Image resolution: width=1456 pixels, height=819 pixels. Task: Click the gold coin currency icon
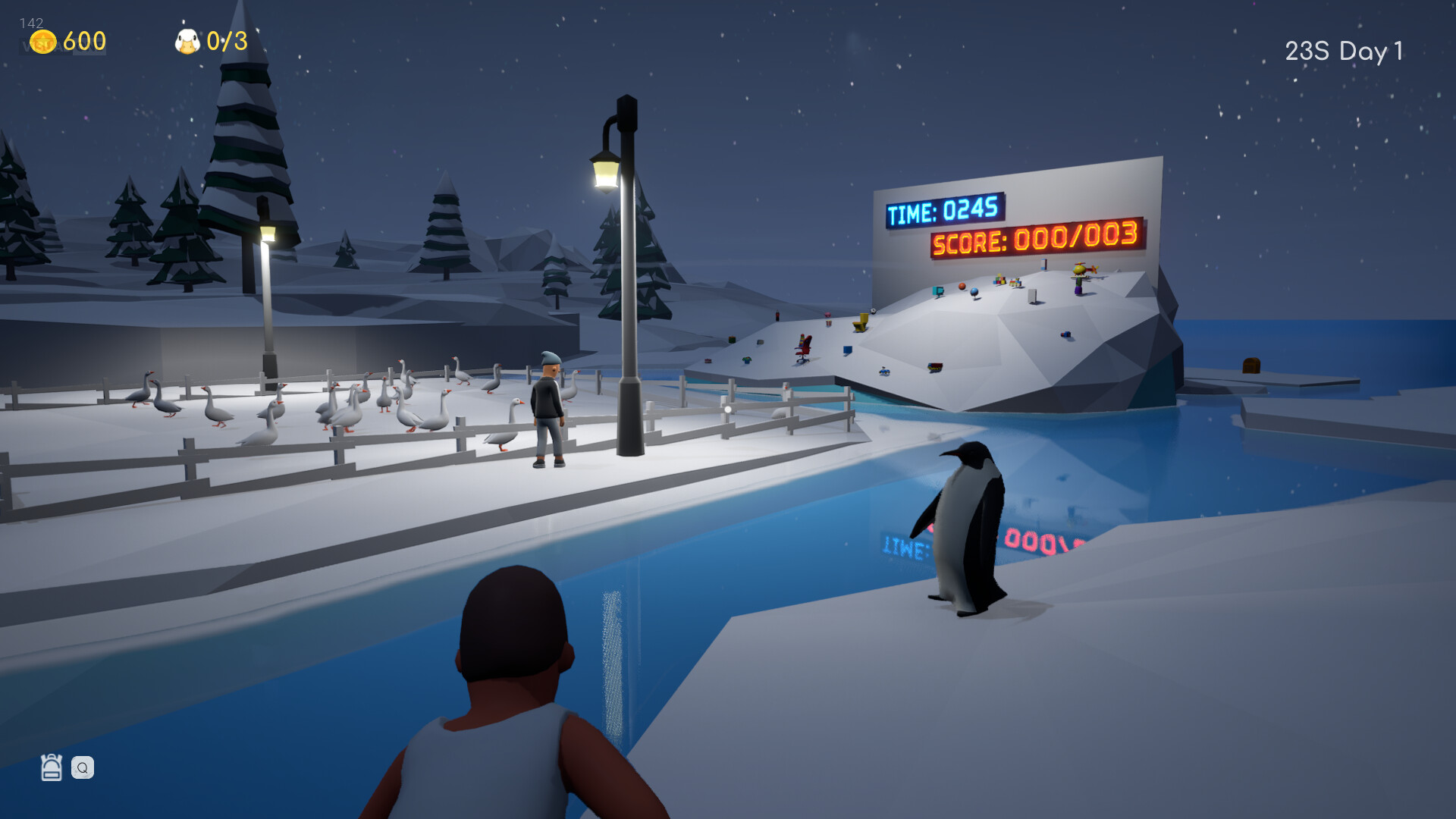(43, 41)
